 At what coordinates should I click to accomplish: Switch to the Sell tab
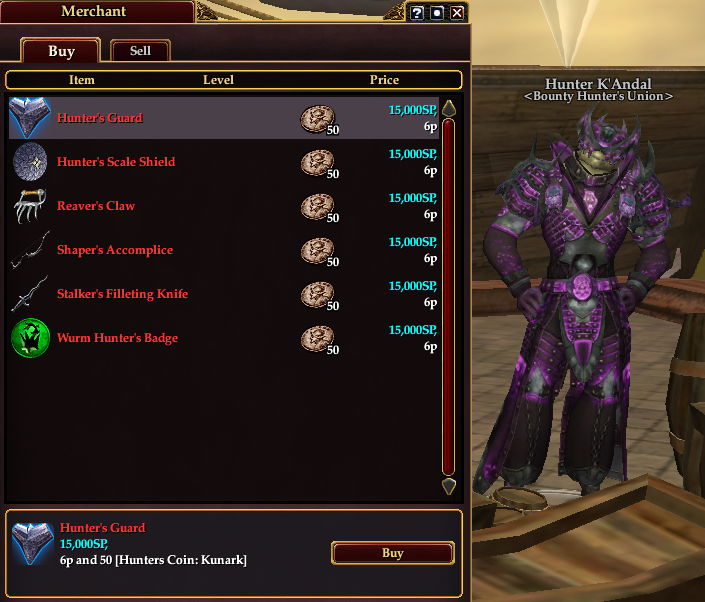(x=141, y=51)
